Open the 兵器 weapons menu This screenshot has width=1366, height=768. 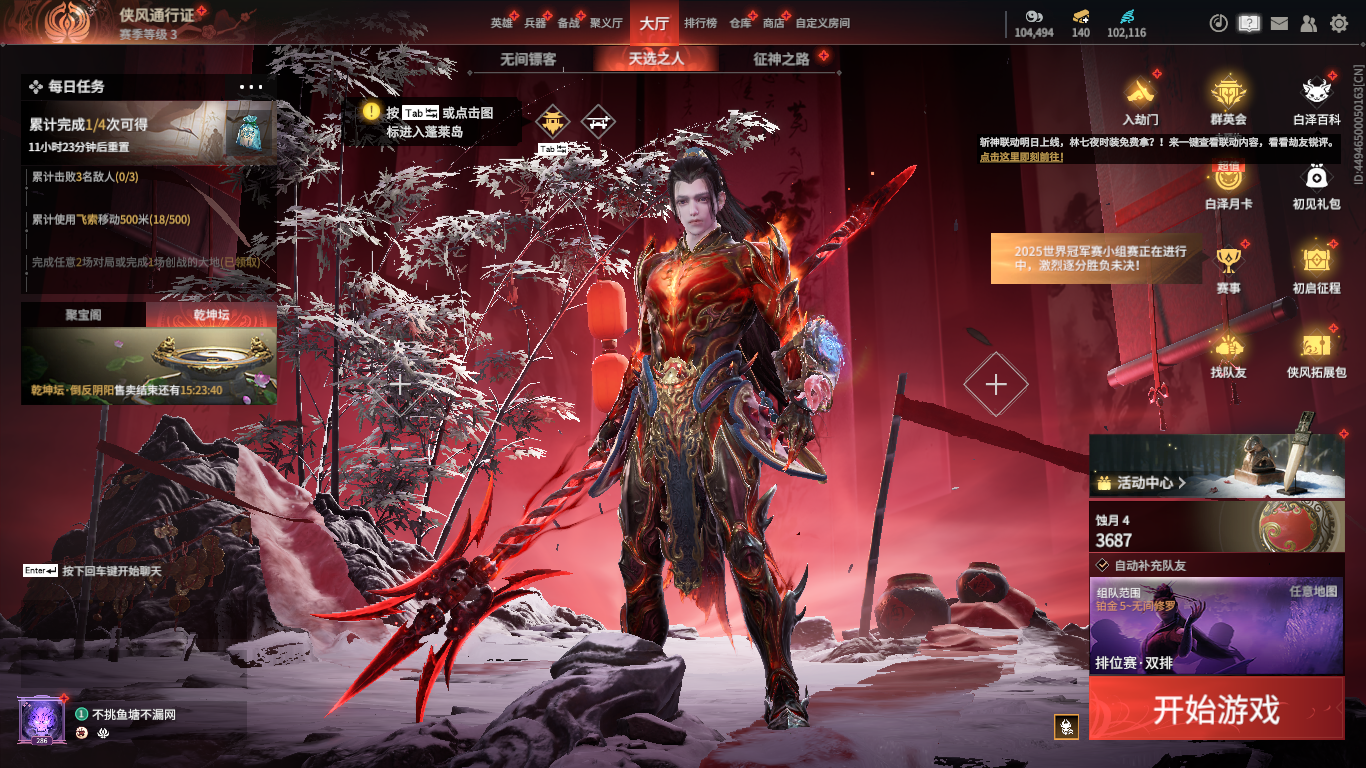pyautogui.click(x=535, y=23)
